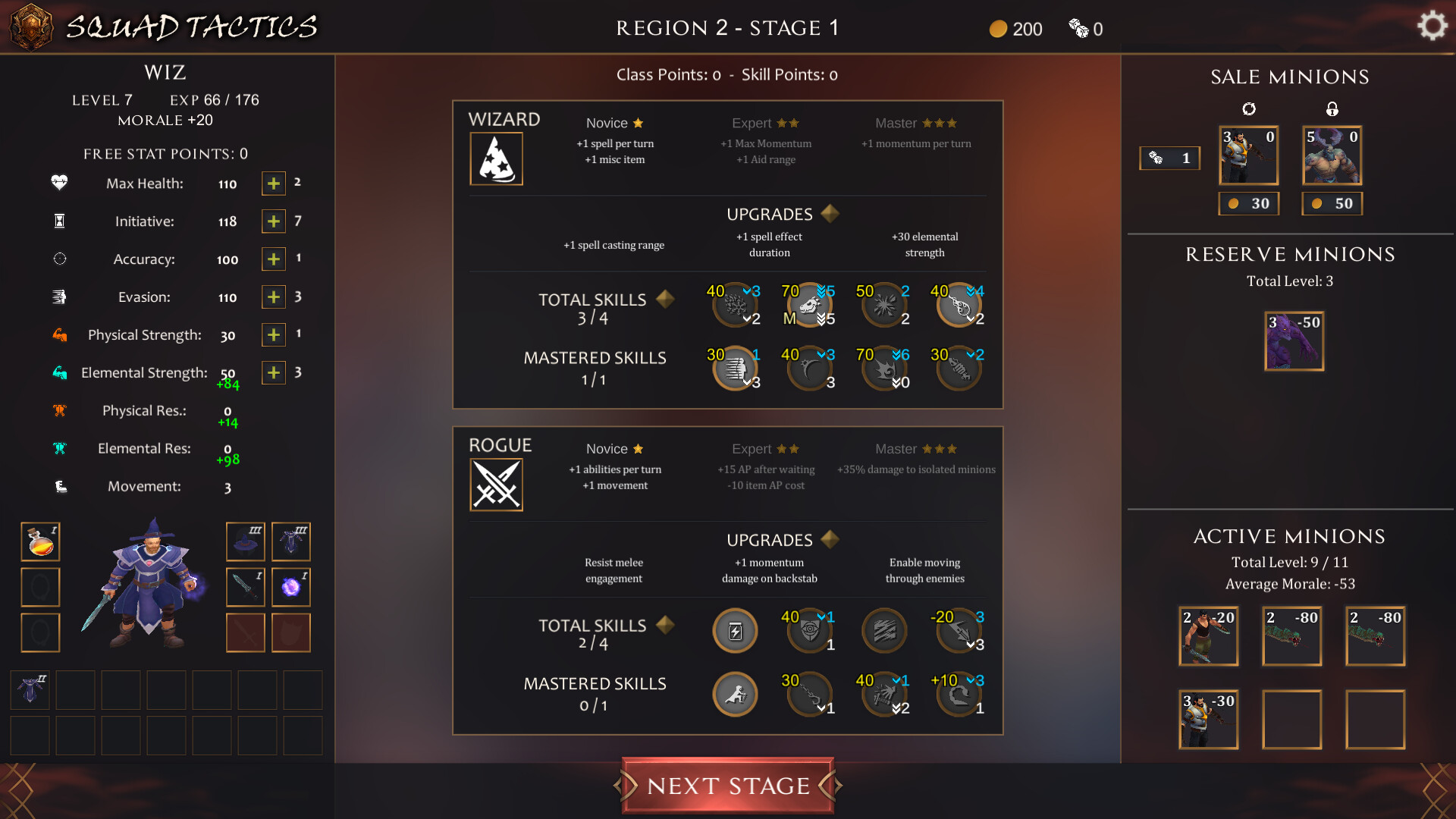Click the wizard hat item in slot III

pyautogui.click(x=245, y=541)
